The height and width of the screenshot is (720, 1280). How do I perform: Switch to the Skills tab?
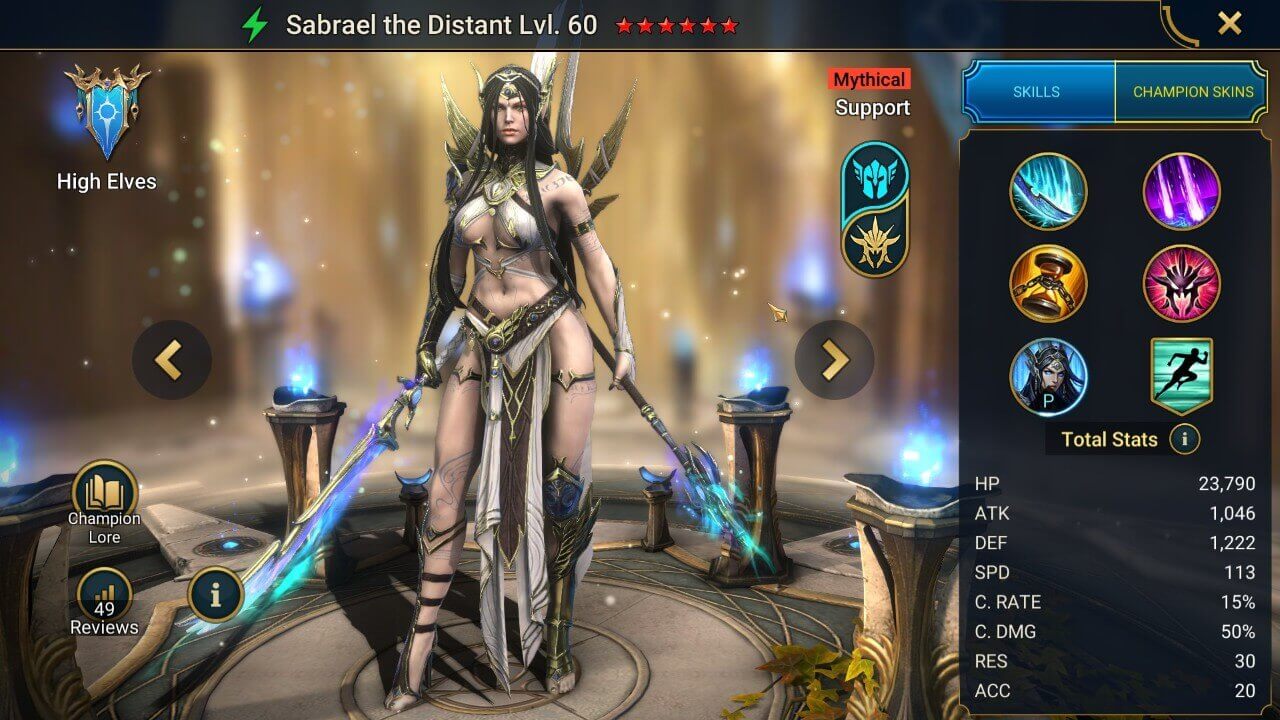1037,91
